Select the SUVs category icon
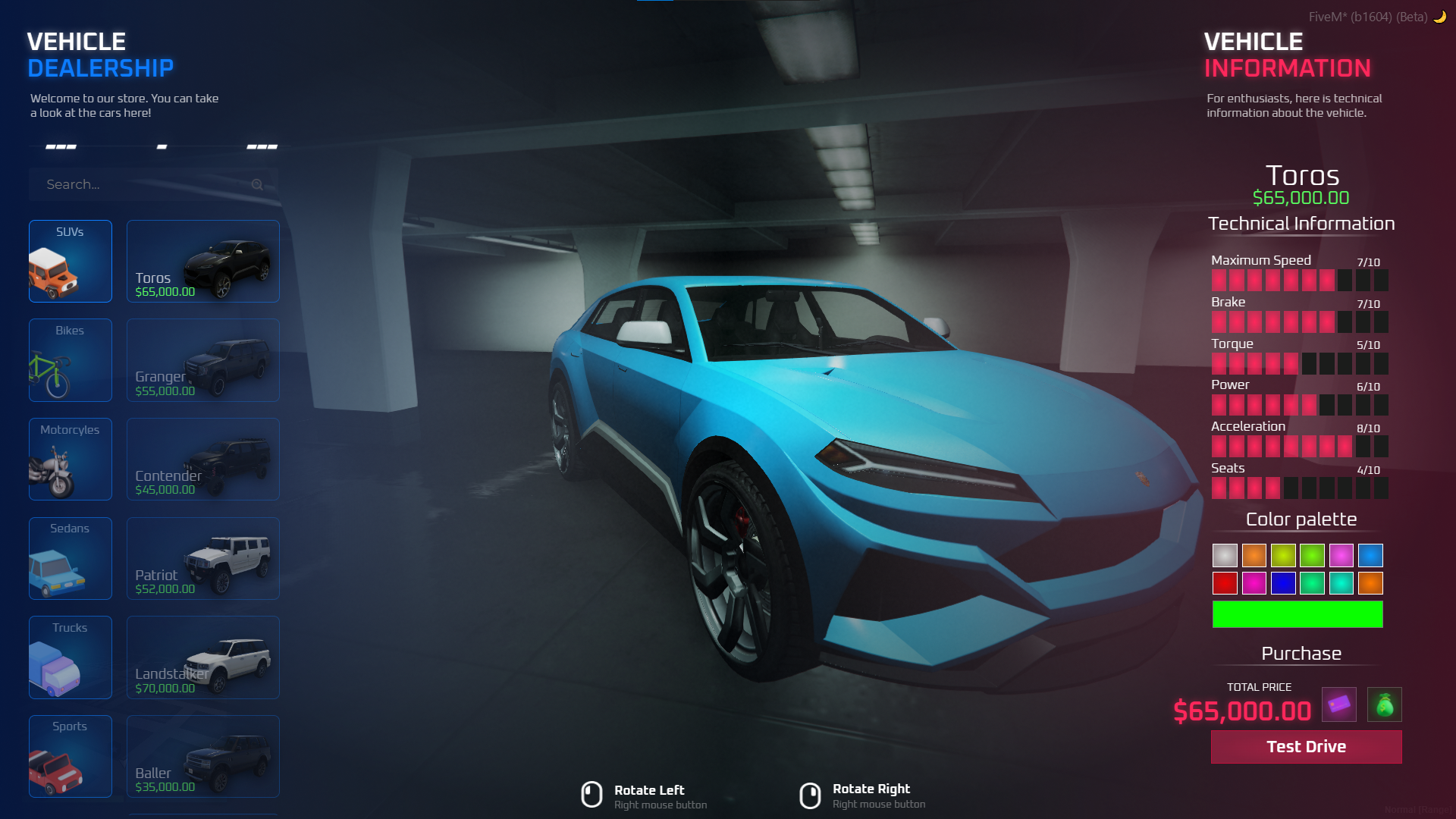Viewport: 1456px width, 819px height. point(70,262)
